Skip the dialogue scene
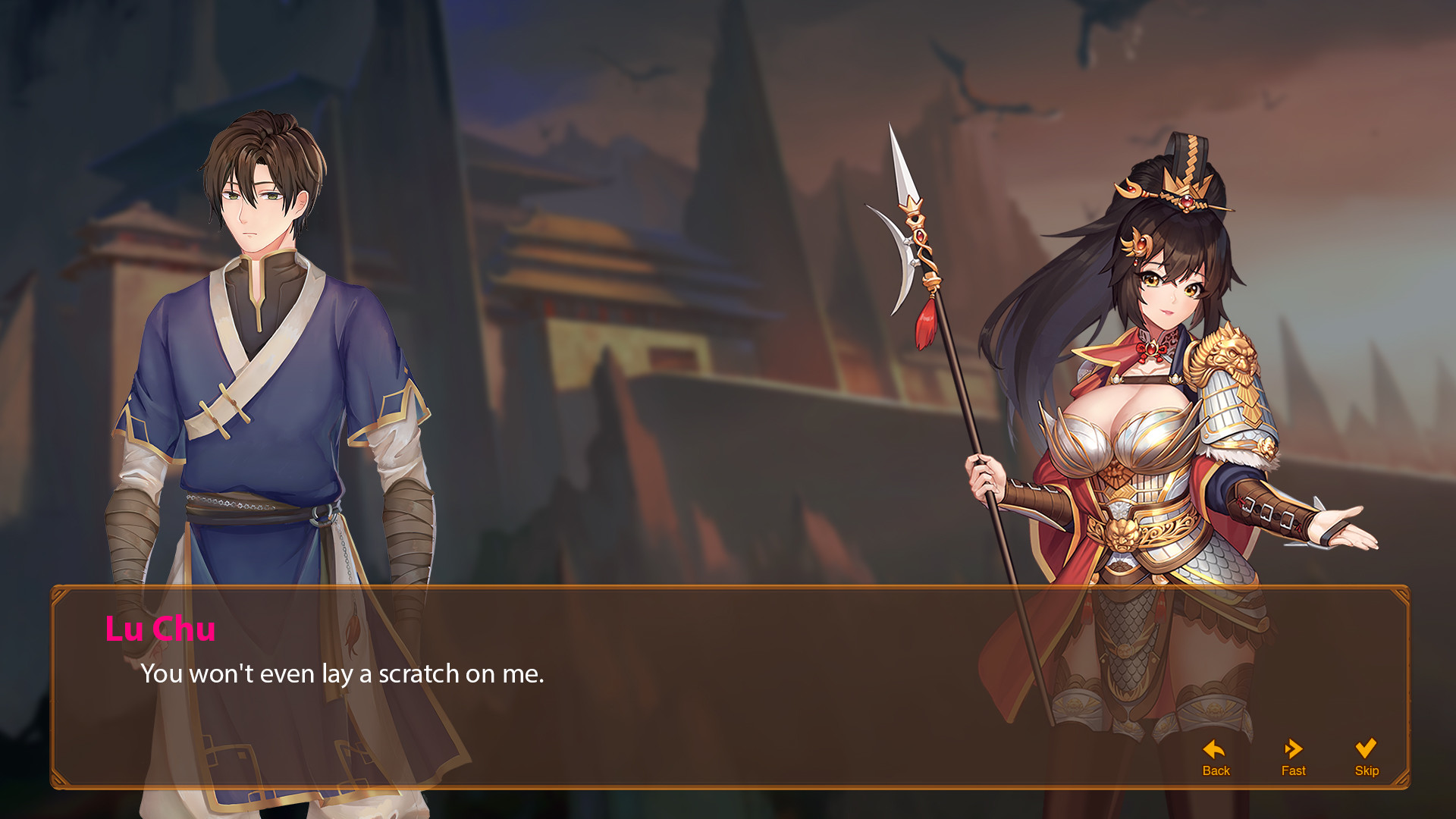Screen dimensions: 1456x819 pos(1366,758)
